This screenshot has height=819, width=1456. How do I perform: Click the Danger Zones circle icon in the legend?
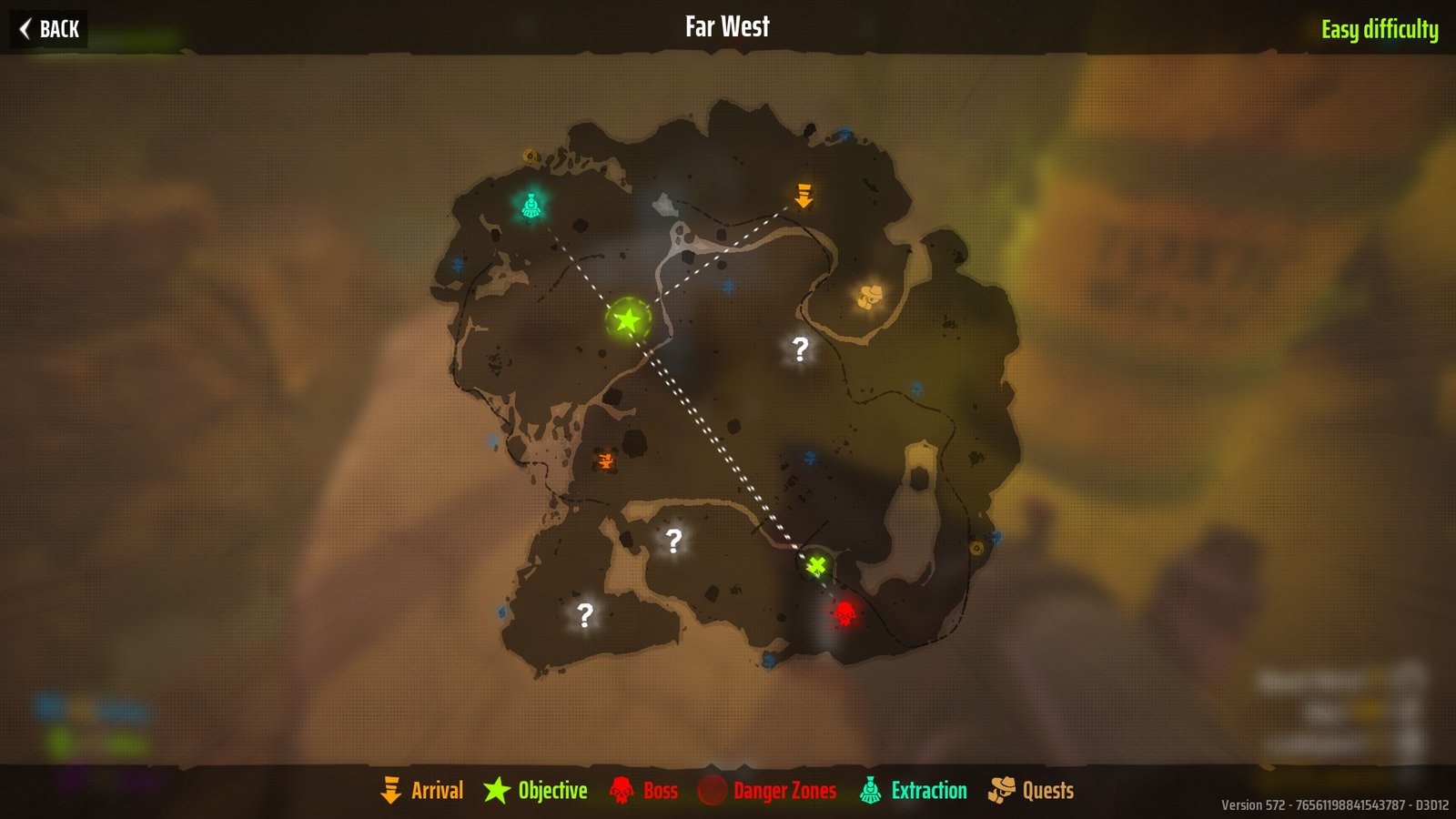[x=713, y=791]
